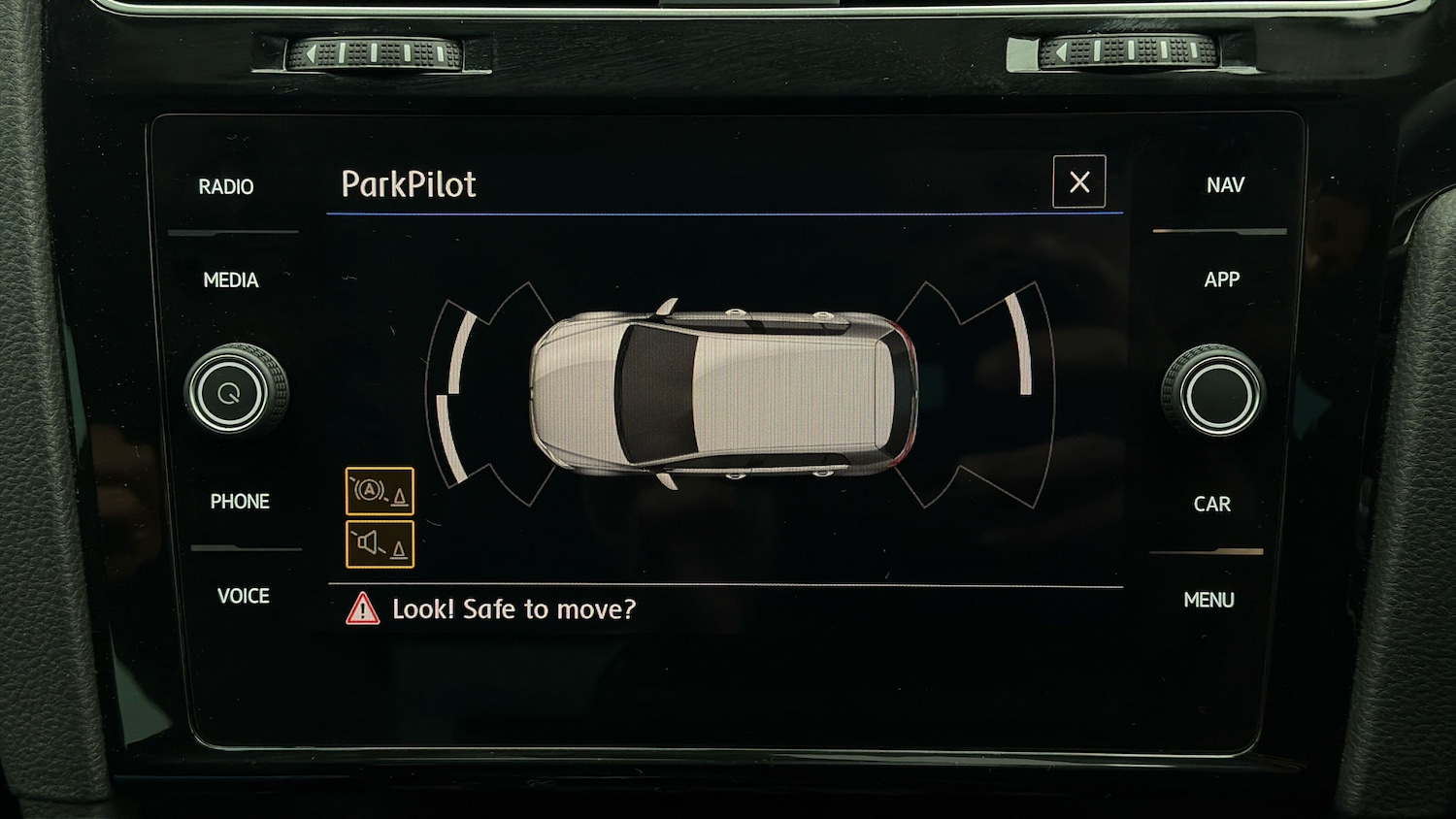Tap the top-view car graphic
This screenshot has height=819, width=1456.
point(723,388)
